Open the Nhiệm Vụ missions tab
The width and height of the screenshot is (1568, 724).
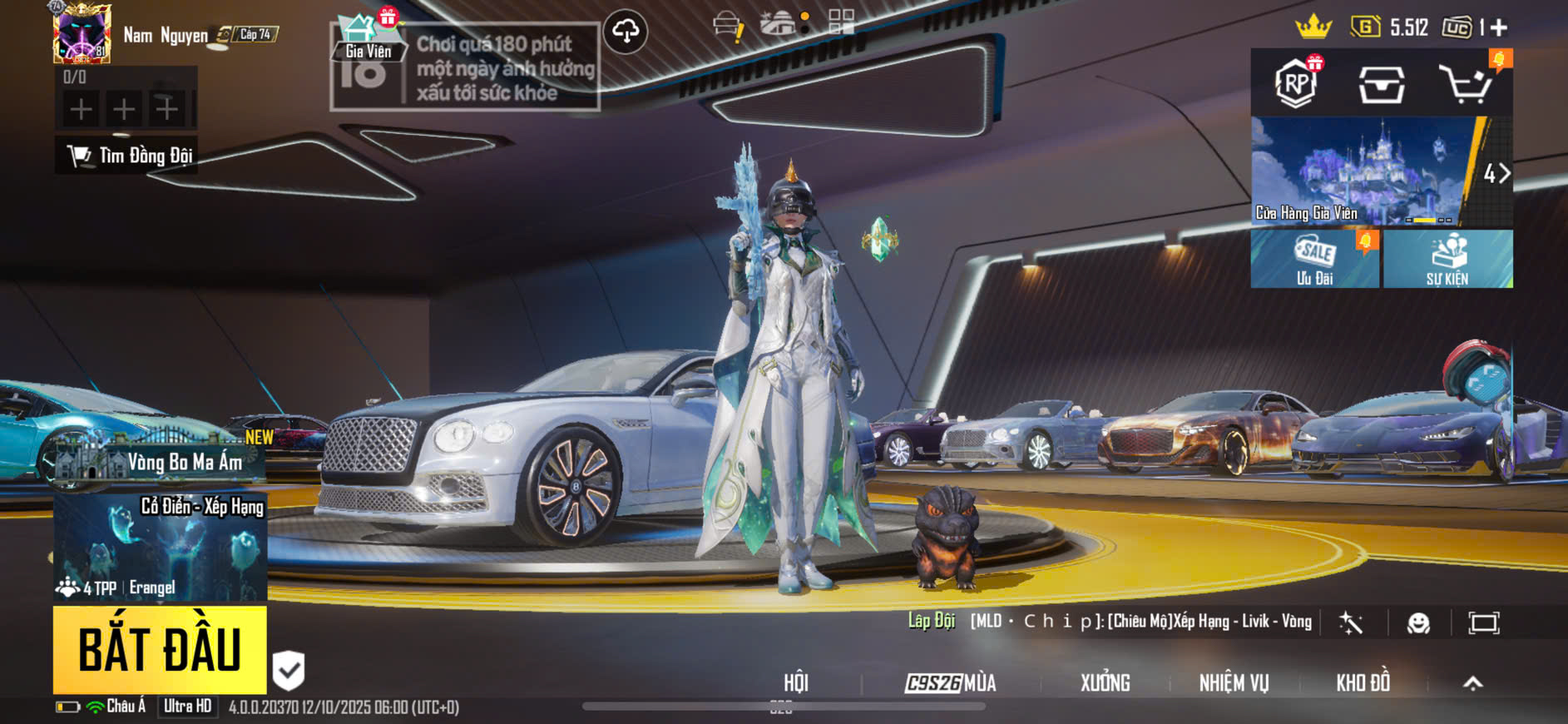[x=1234, y=683]
